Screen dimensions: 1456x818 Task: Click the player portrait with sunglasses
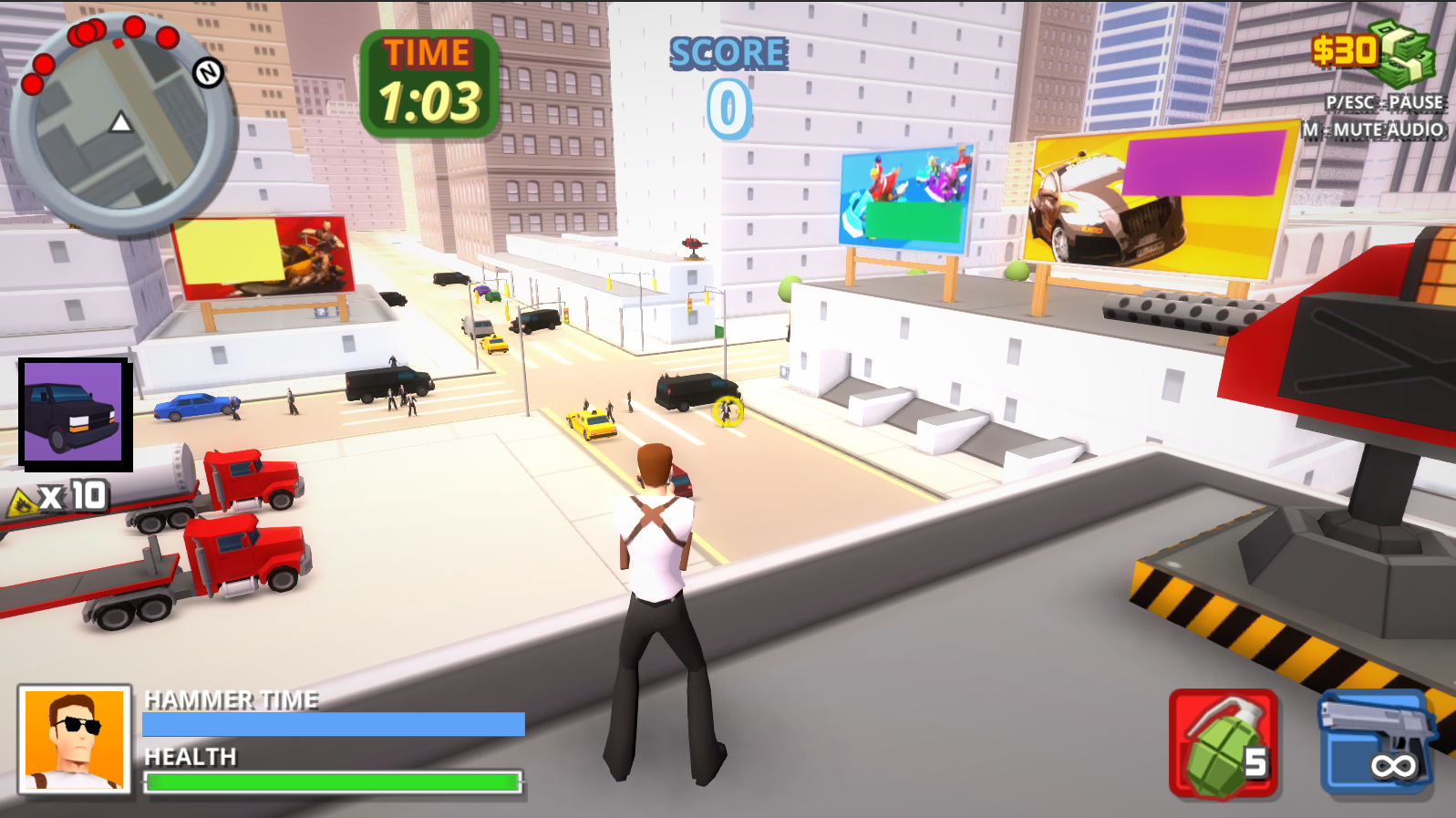tap(71, 740)
